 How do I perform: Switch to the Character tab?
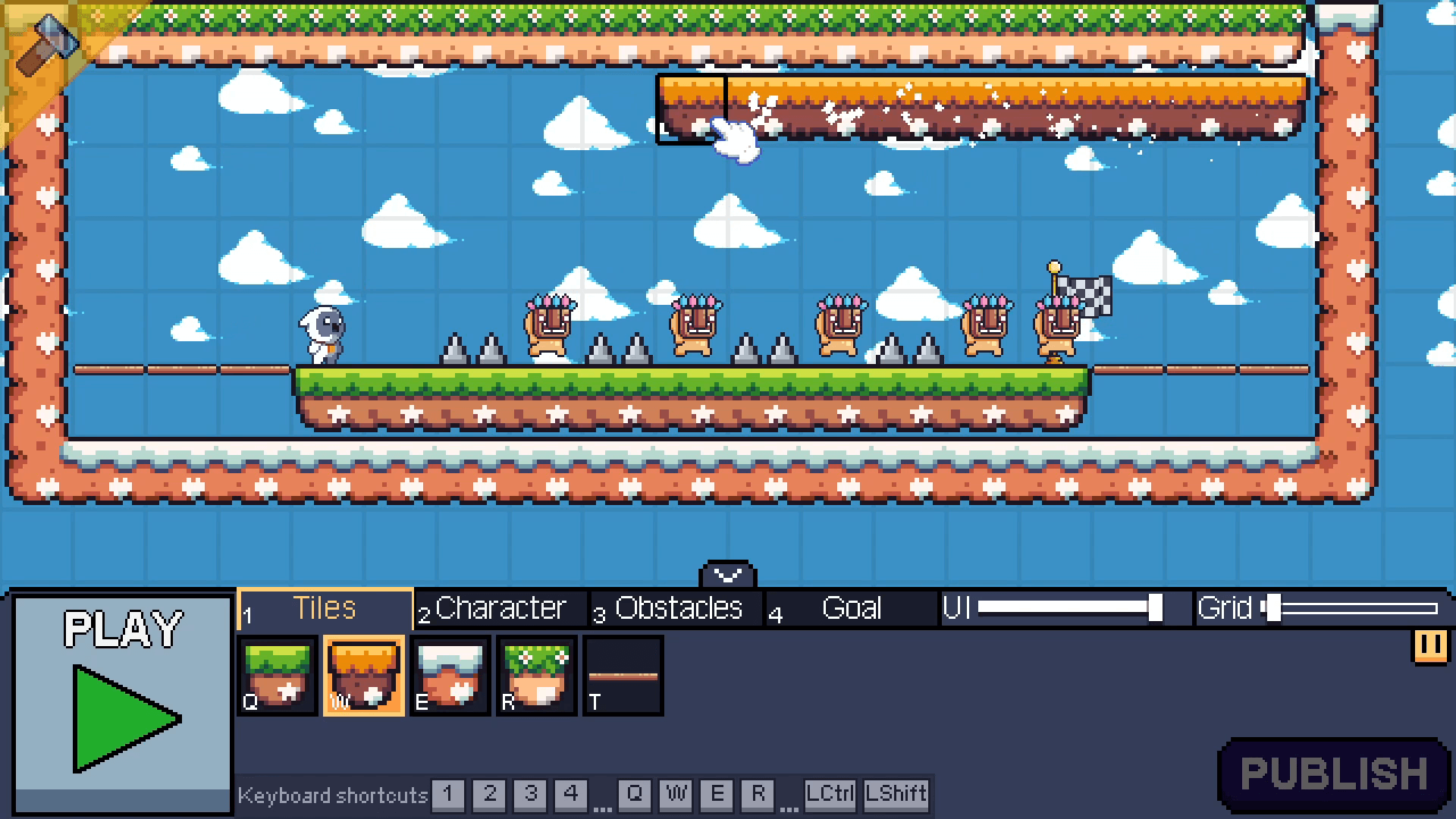click(x=500, y=607)
